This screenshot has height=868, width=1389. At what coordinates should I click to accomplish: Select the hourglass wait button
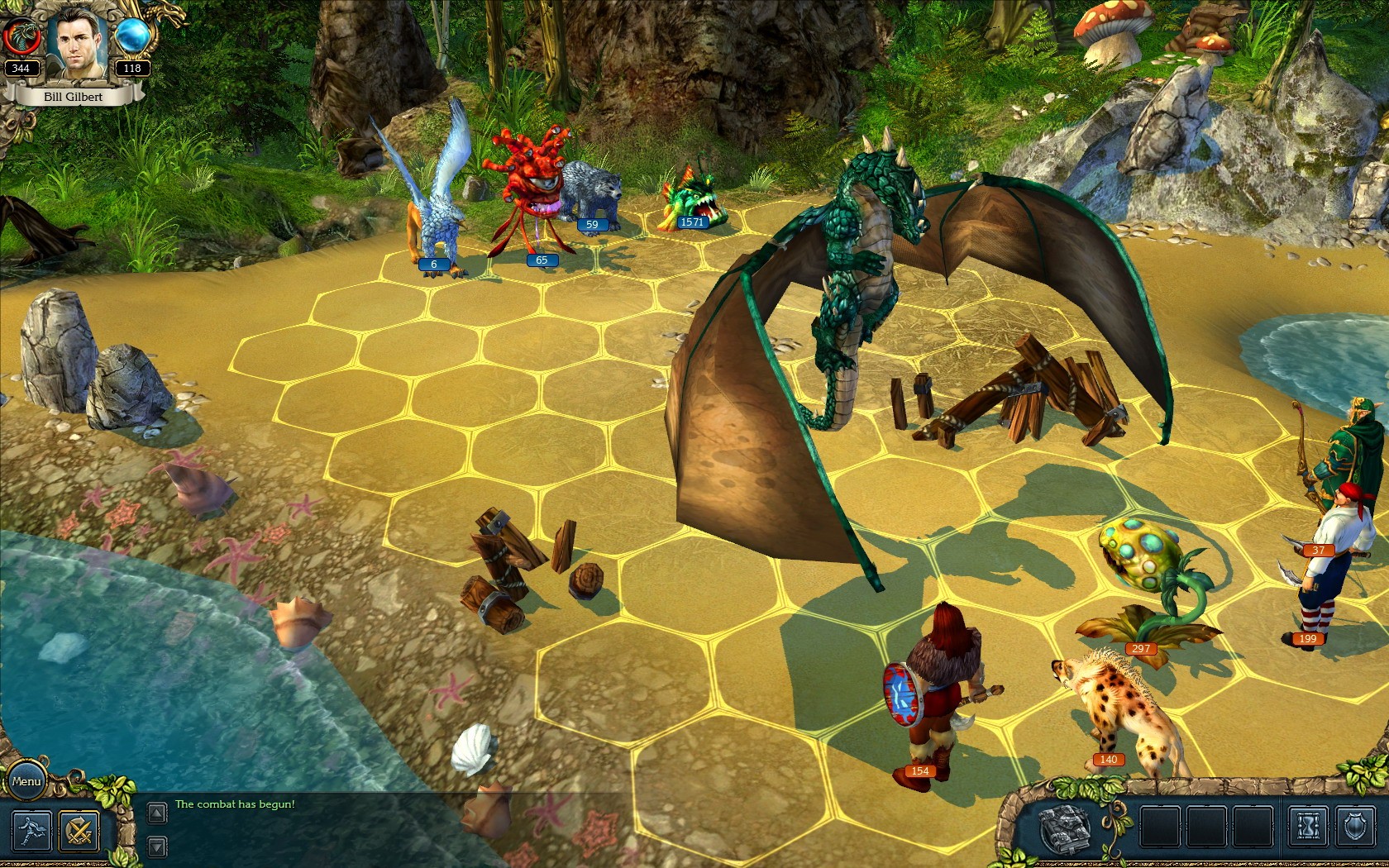(x=1309, y=827)
